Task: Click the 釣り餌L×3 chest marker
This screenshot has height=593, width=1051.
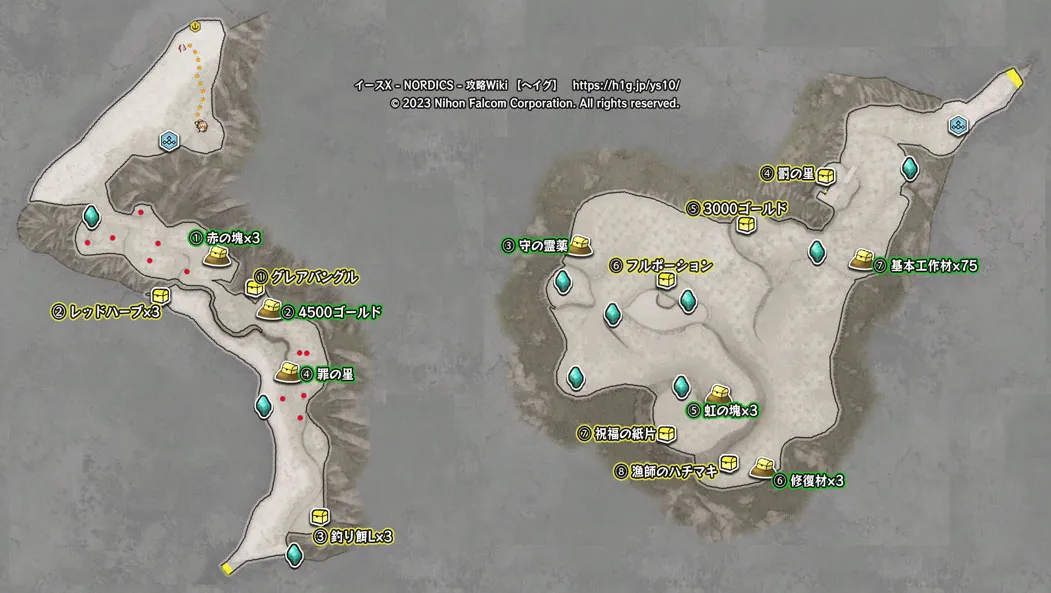Action: 320,516
